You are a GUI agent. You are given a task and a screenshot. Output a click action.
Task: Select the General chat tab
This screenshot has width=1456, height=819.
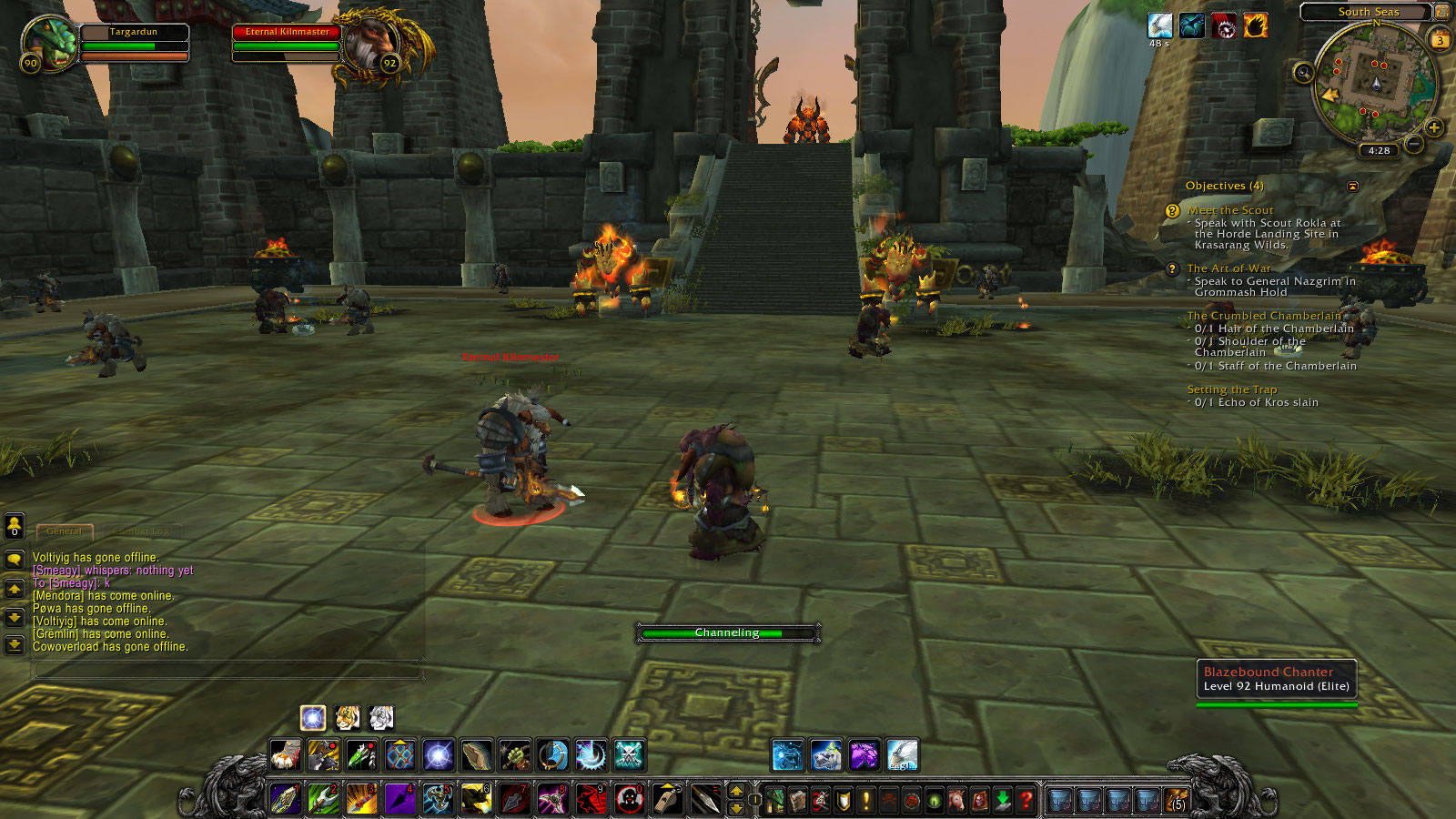point(64,531)
